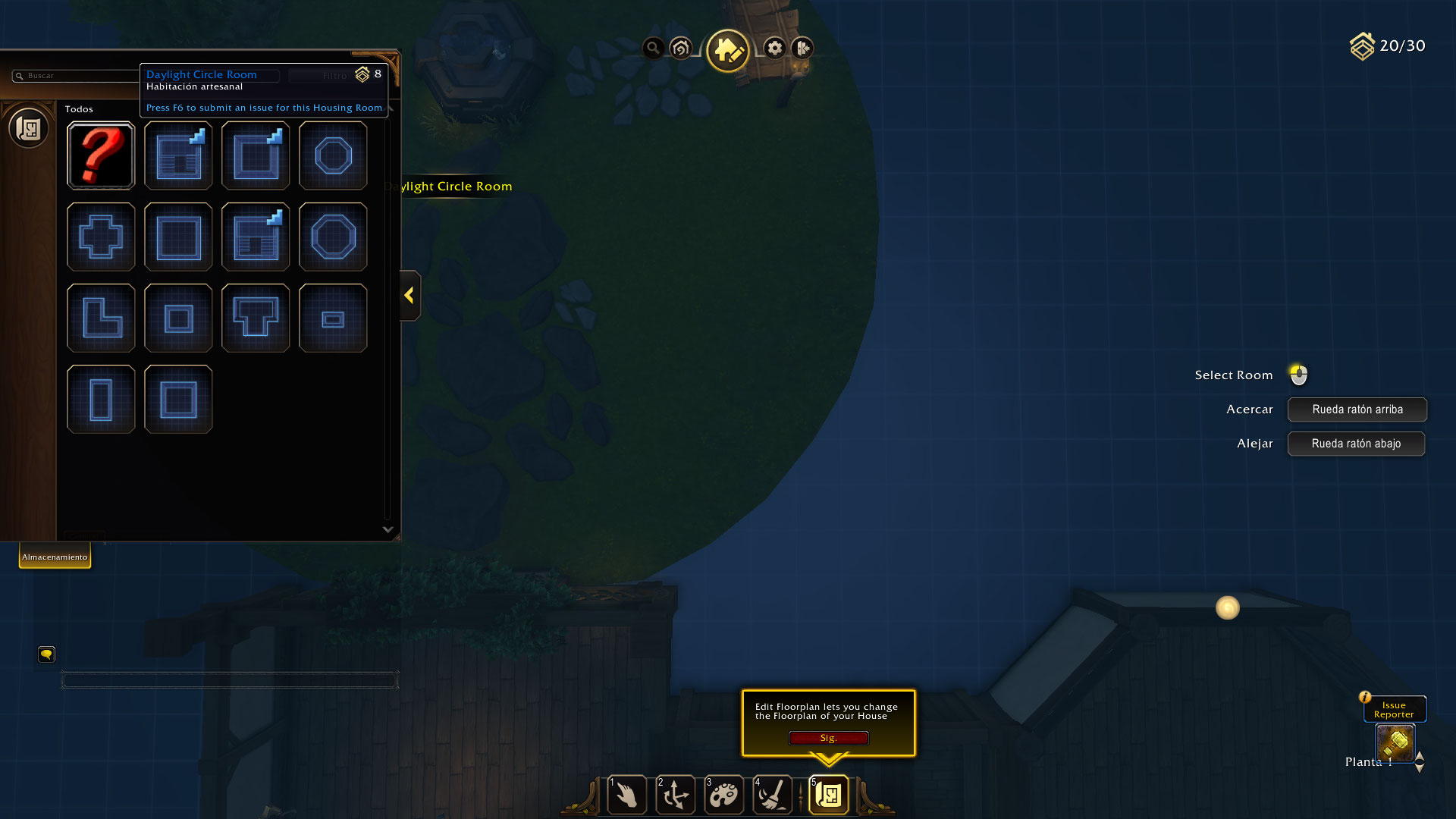The width and height of the screenshot is (1456, 819).
Task: Open the Almacenamiento storage tab
Action: coord(55,557)
